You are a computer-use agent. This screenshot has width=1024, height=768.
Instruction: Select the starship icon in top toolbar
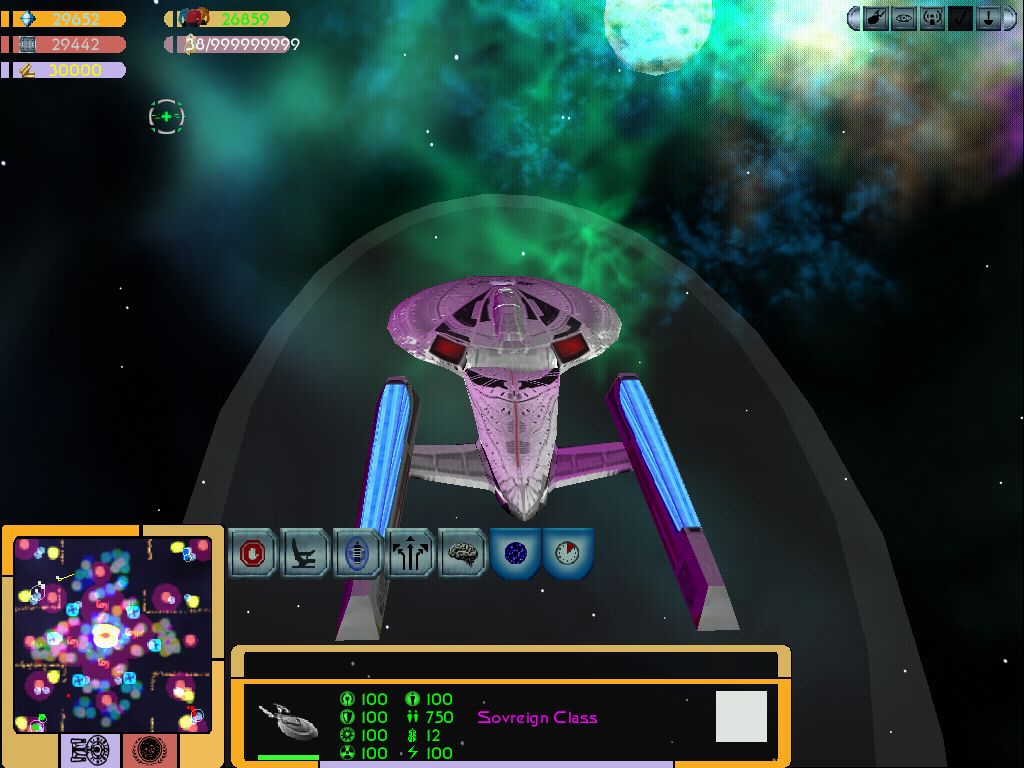[877, 18]
